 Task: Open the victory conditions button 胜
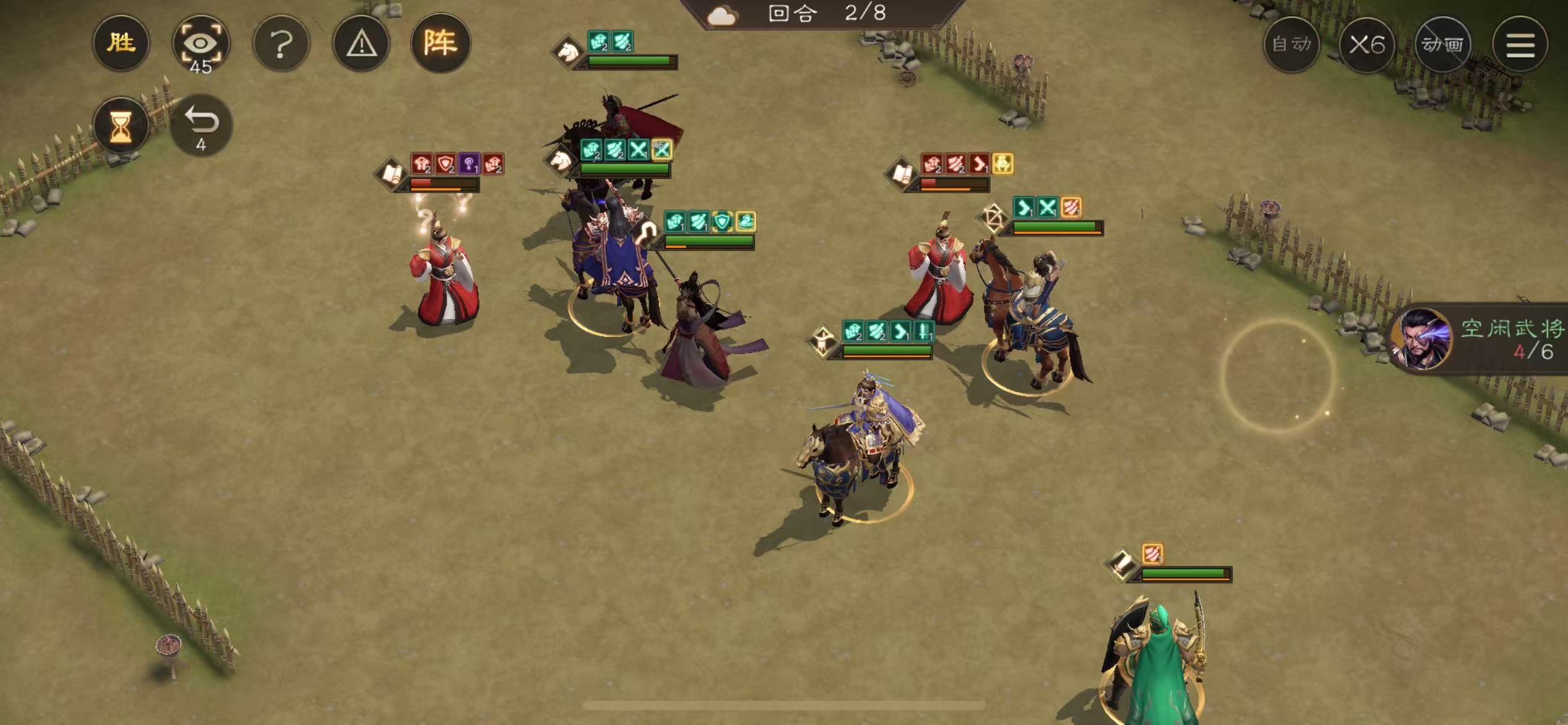[x=121, y=43]
